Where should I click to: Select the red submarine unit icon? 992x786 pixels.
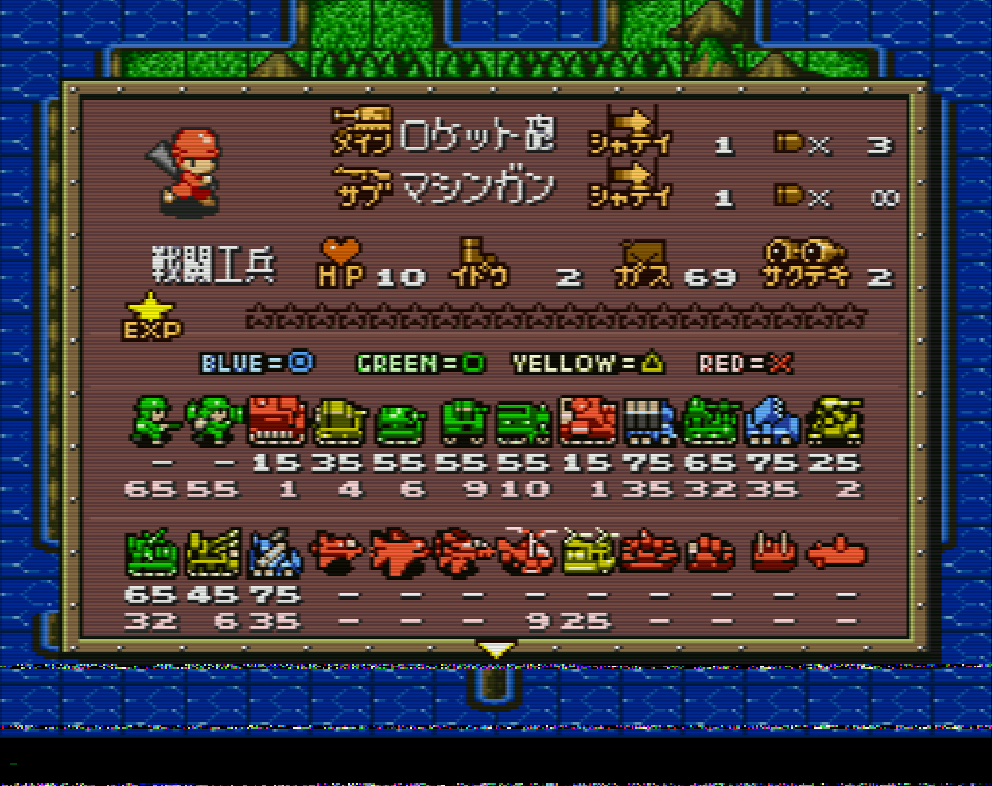[836, 551]
